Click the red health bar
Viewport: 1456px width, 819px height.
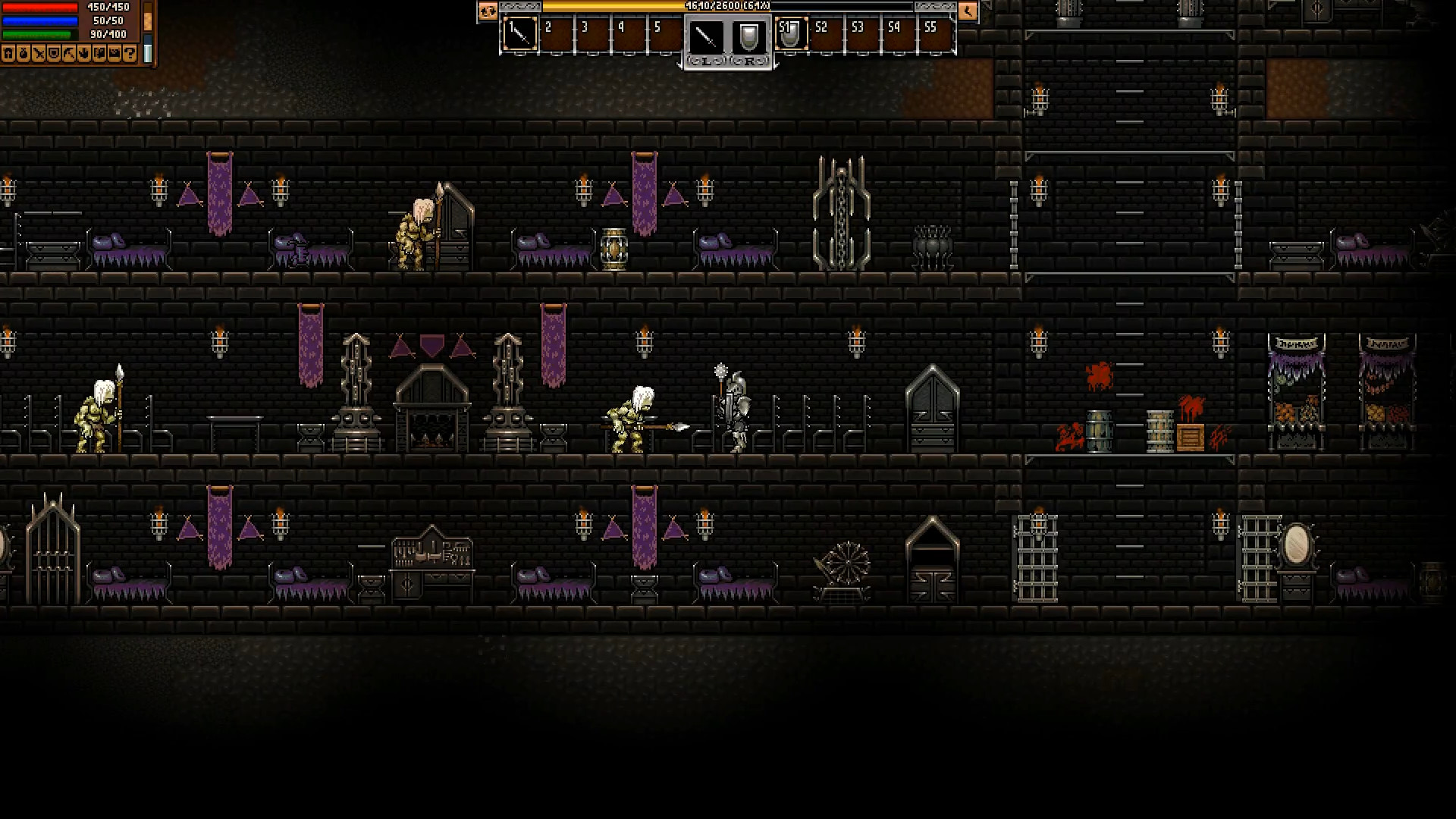pyautogui.click(x=42, y=8)
